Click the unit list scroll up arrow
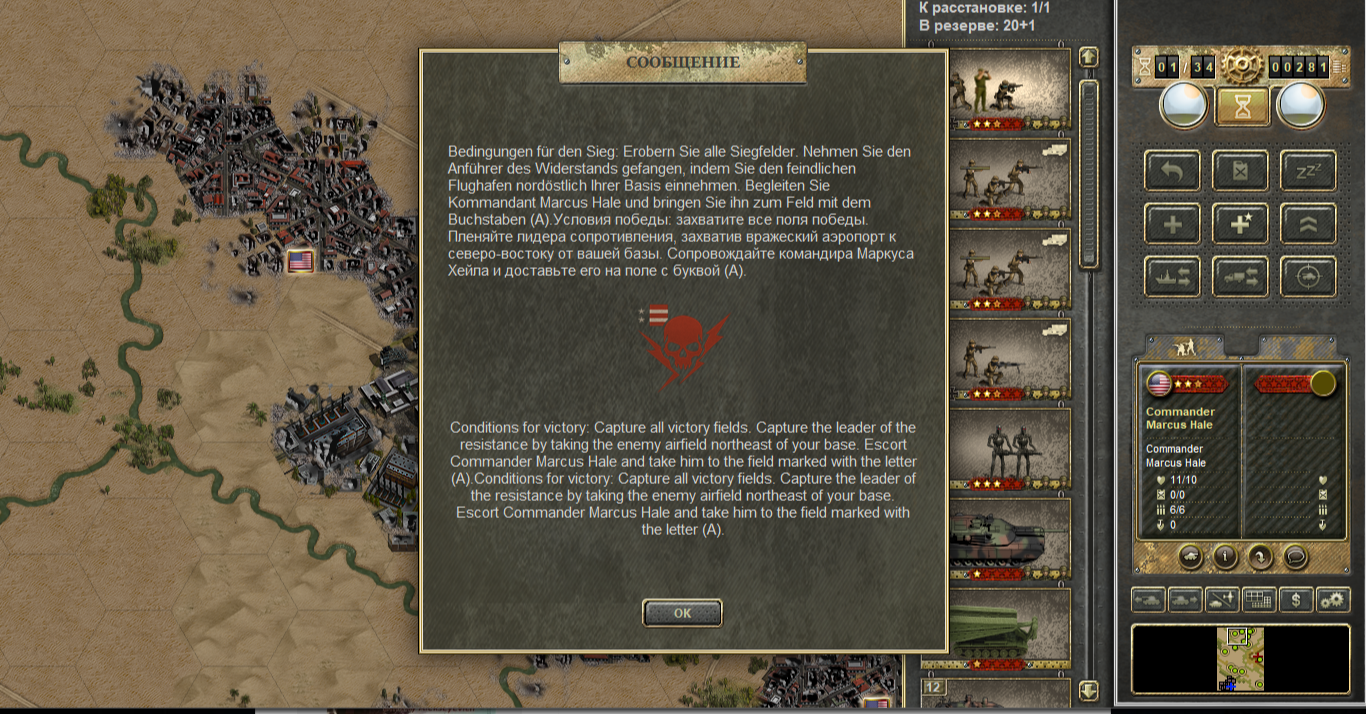1366x714 pixels. [x=1089, y=58]
